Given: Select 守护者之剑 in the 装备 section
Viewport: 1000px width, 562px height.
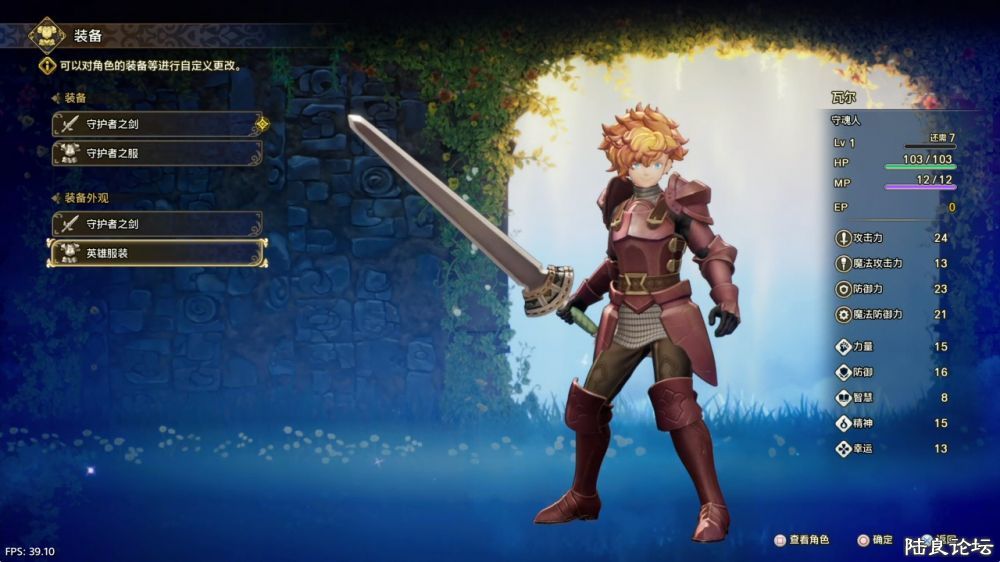Looking at the screenshot, I should click(157, 125).
